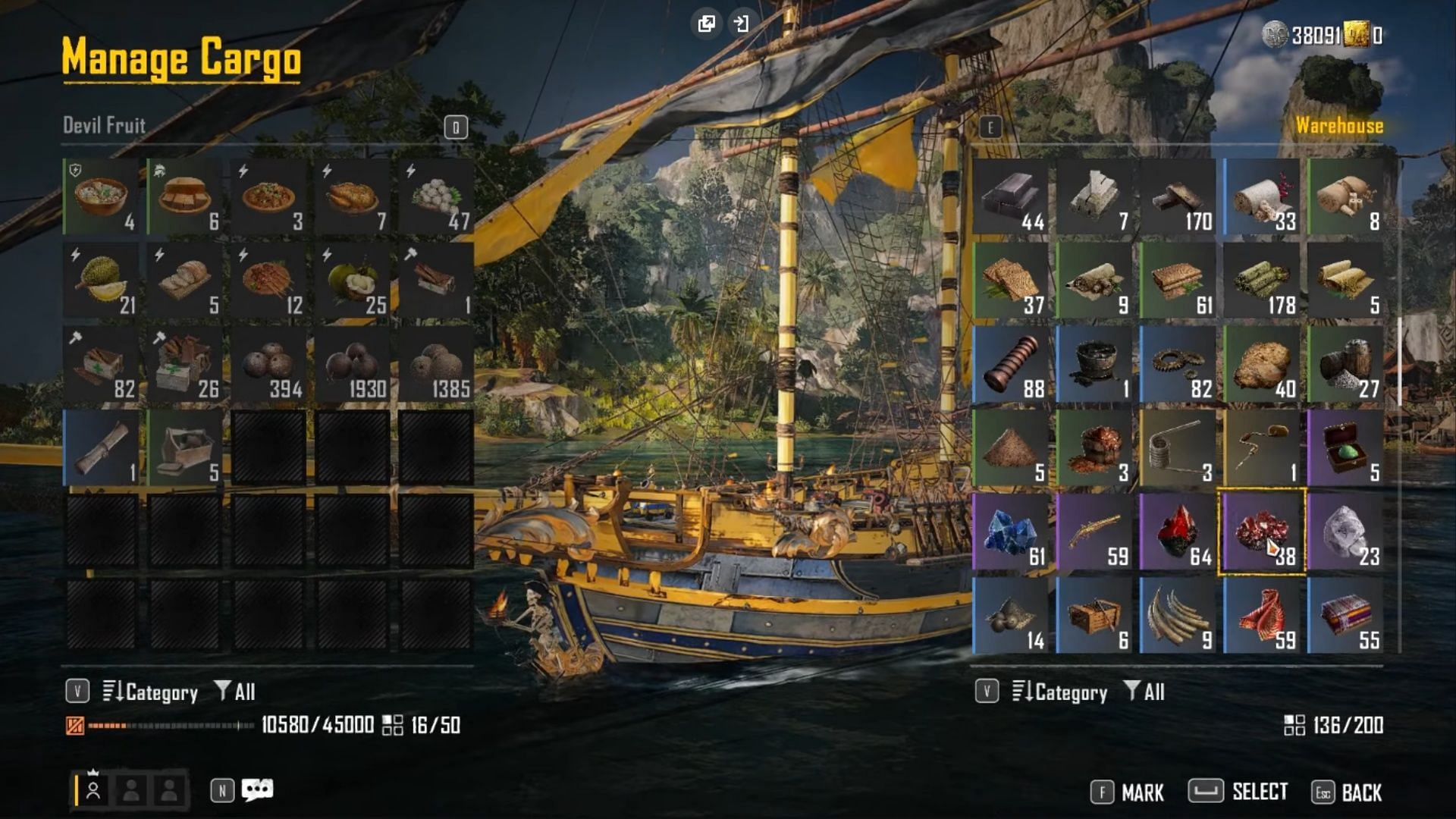
Task: Select the white quartz crystal stack of 23
Action: (1345, 532)
